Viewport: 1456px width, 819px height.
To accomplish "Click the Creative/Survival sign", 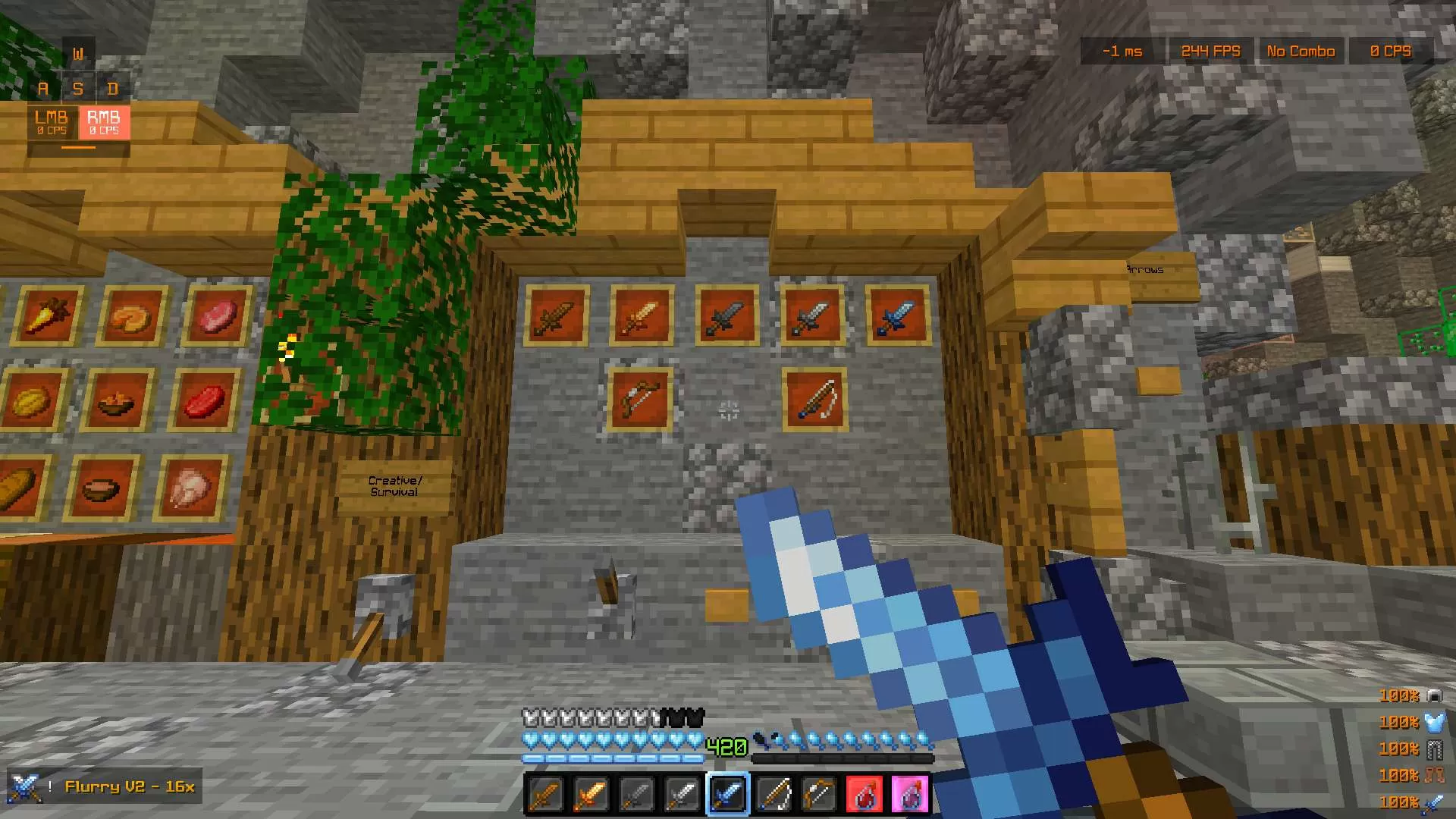I will point(394,485).
